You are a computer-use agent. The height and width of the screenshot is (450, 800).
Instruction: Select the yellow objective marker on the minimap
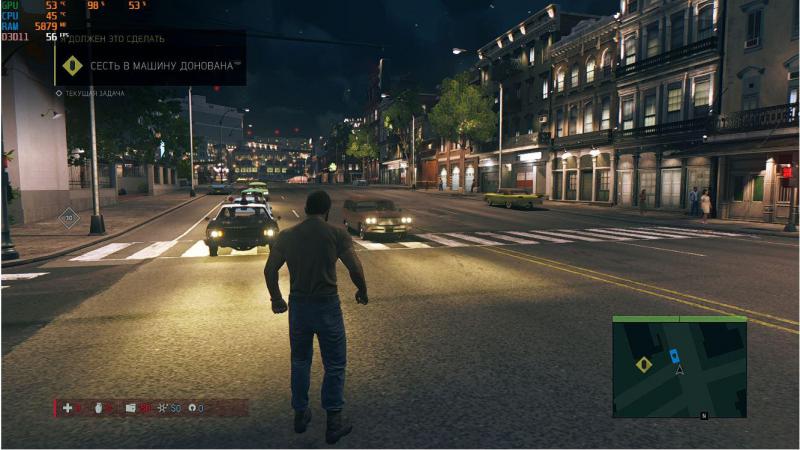pyautogui.click(x=644, y=364)
